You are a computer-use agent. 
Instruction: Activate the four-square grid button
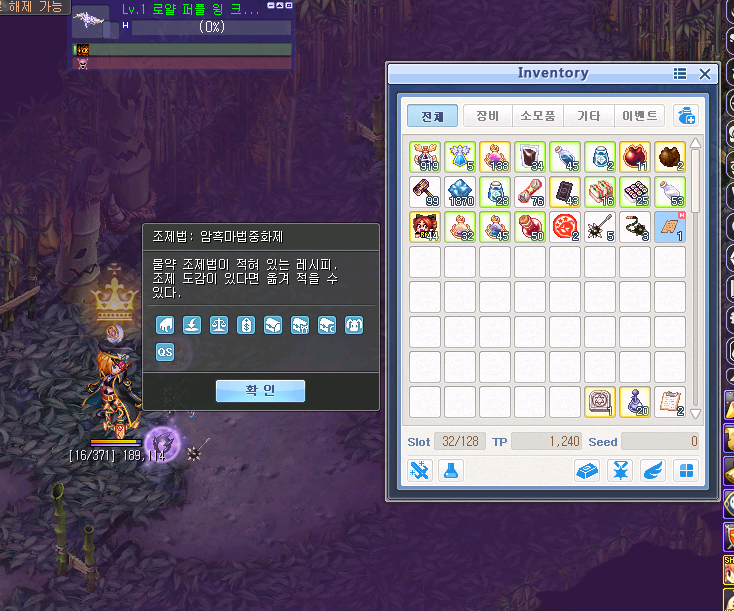point(686,470)
